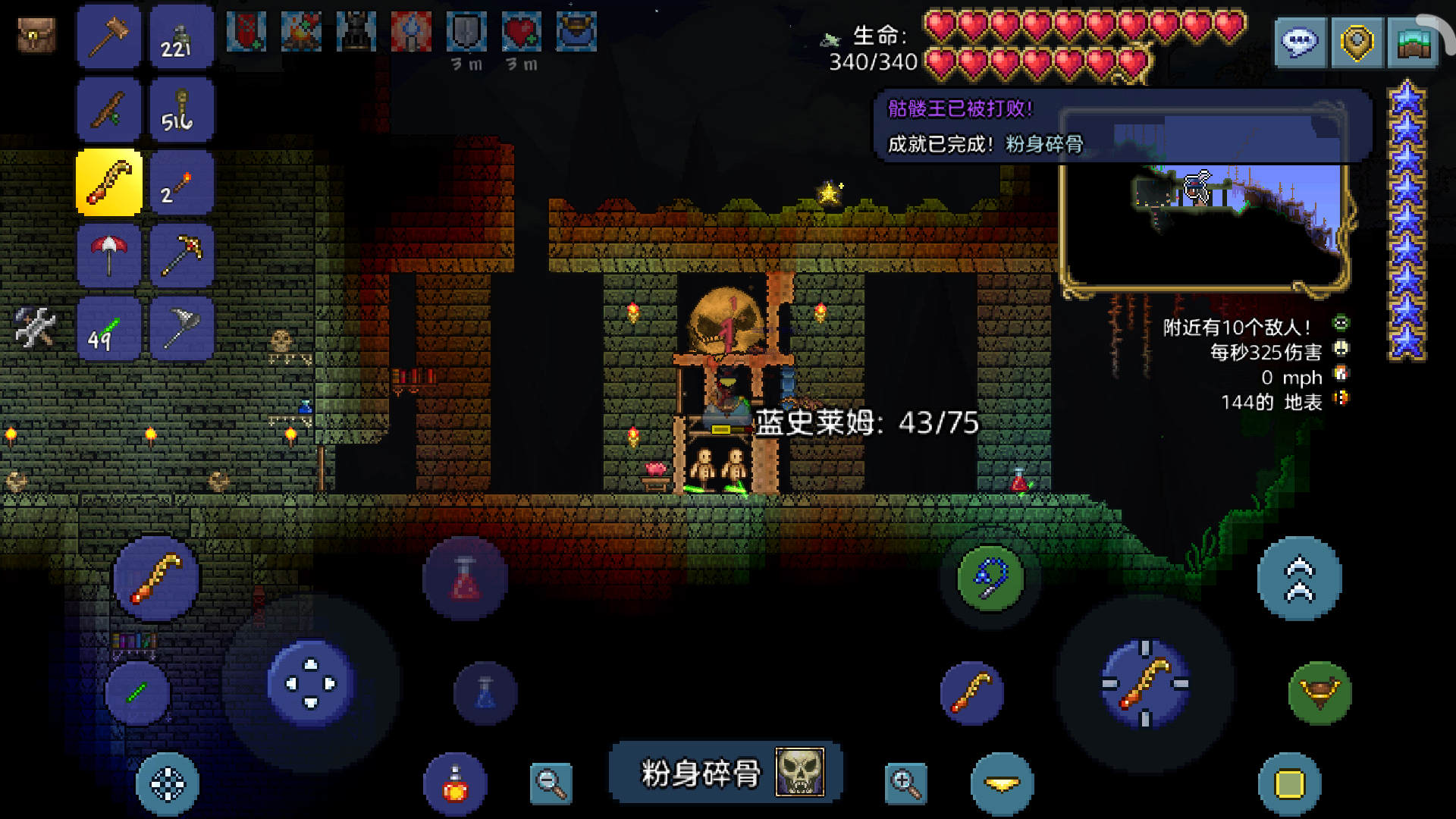Tap the double-arrow jump button
This screenshot has height=819, width=1456.
pos(1299,579)
